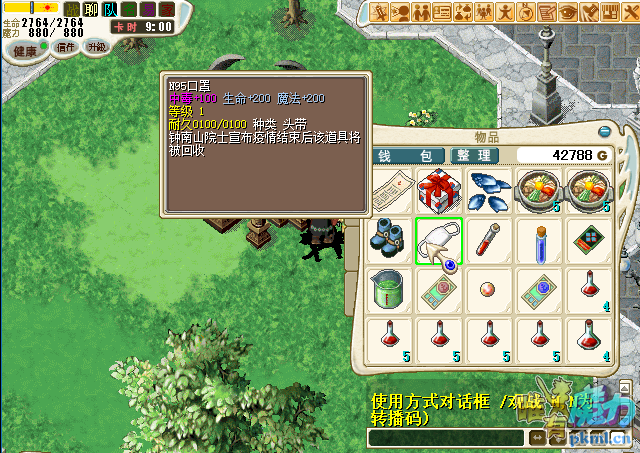Open the 信件 mail button

67,47
